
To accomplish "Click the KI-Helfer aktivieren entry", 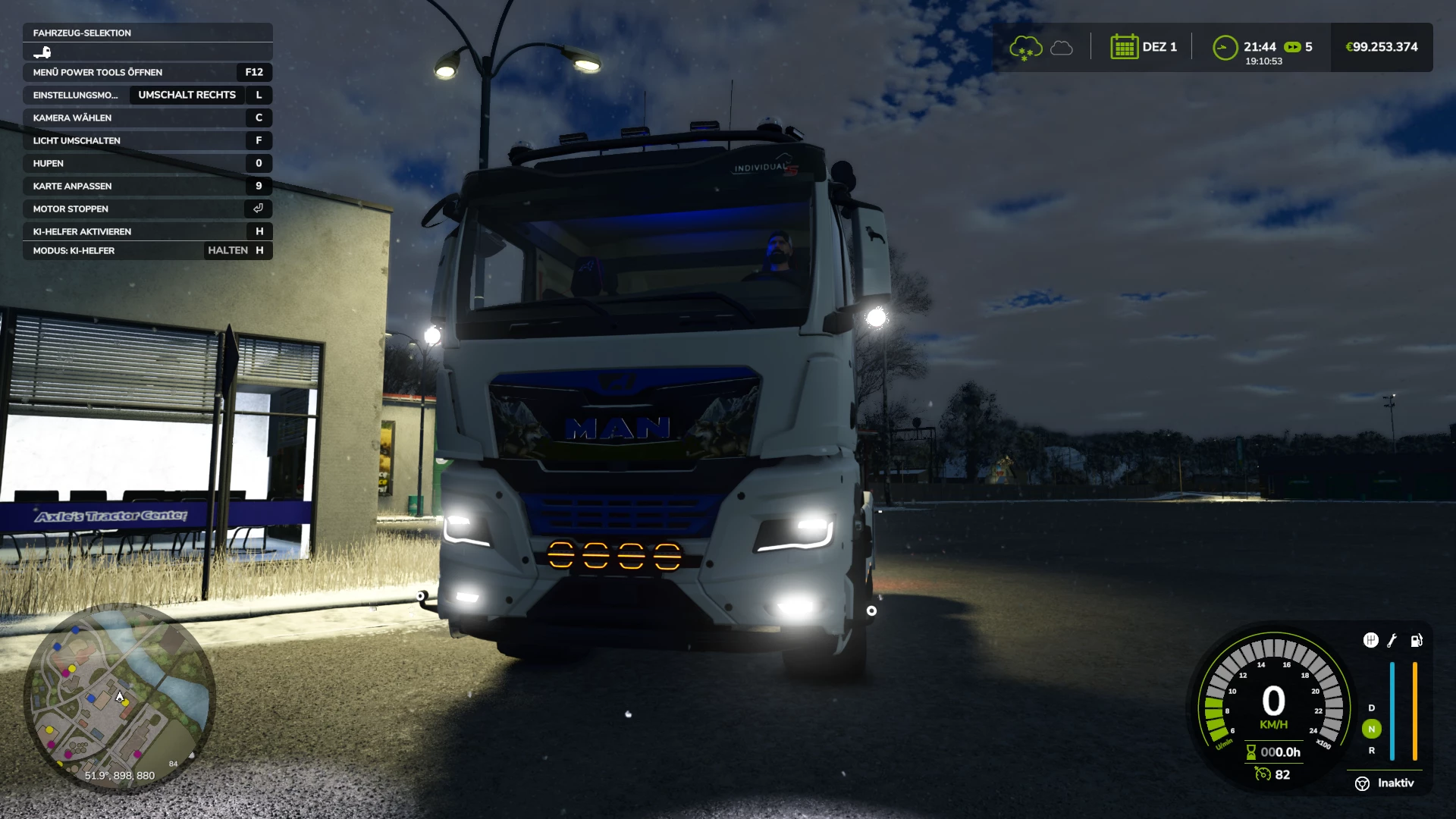I will (x=148, y=231).
